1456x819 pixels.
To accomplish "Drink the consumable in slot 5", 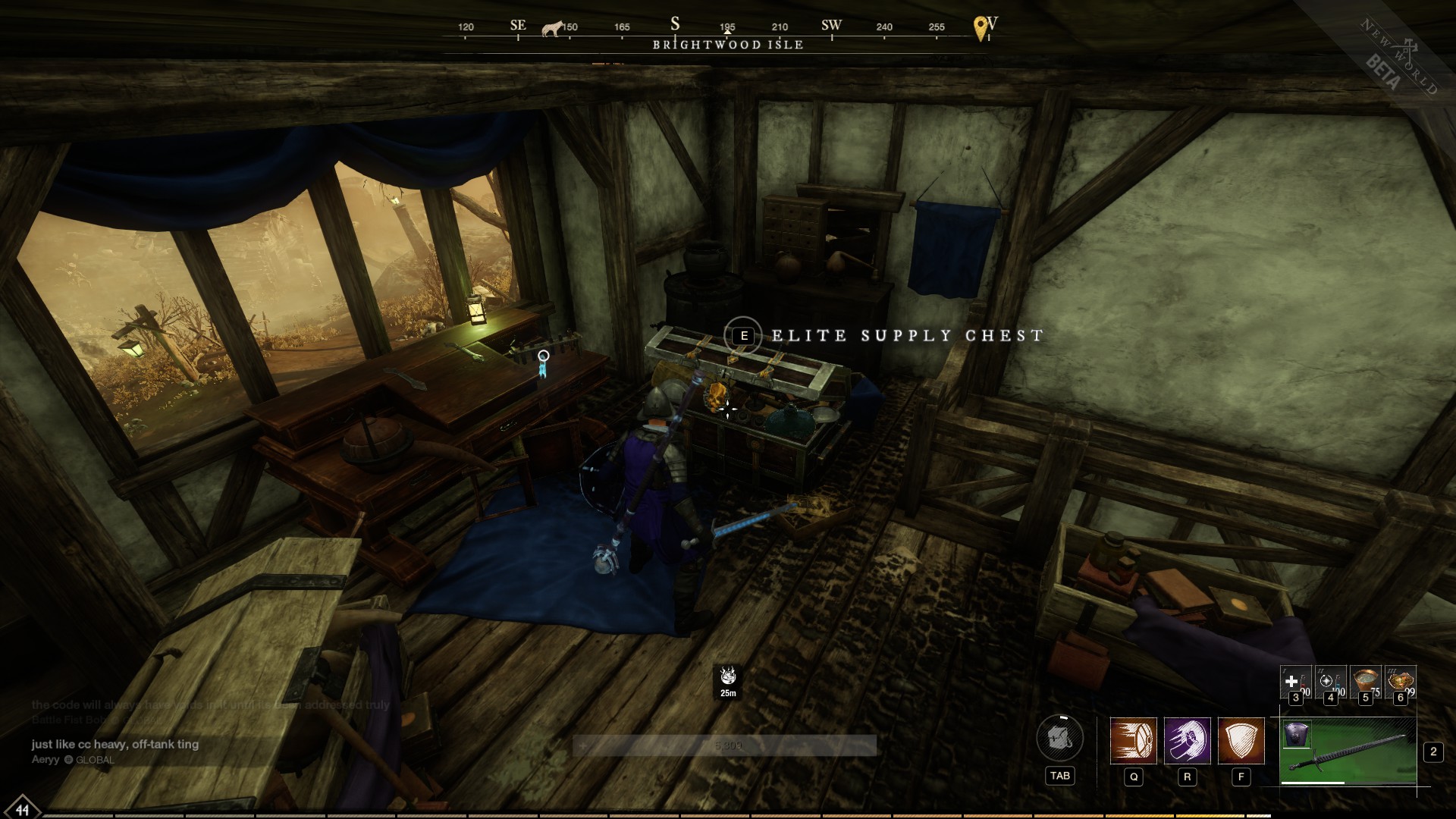I will tap(1364, 679).
